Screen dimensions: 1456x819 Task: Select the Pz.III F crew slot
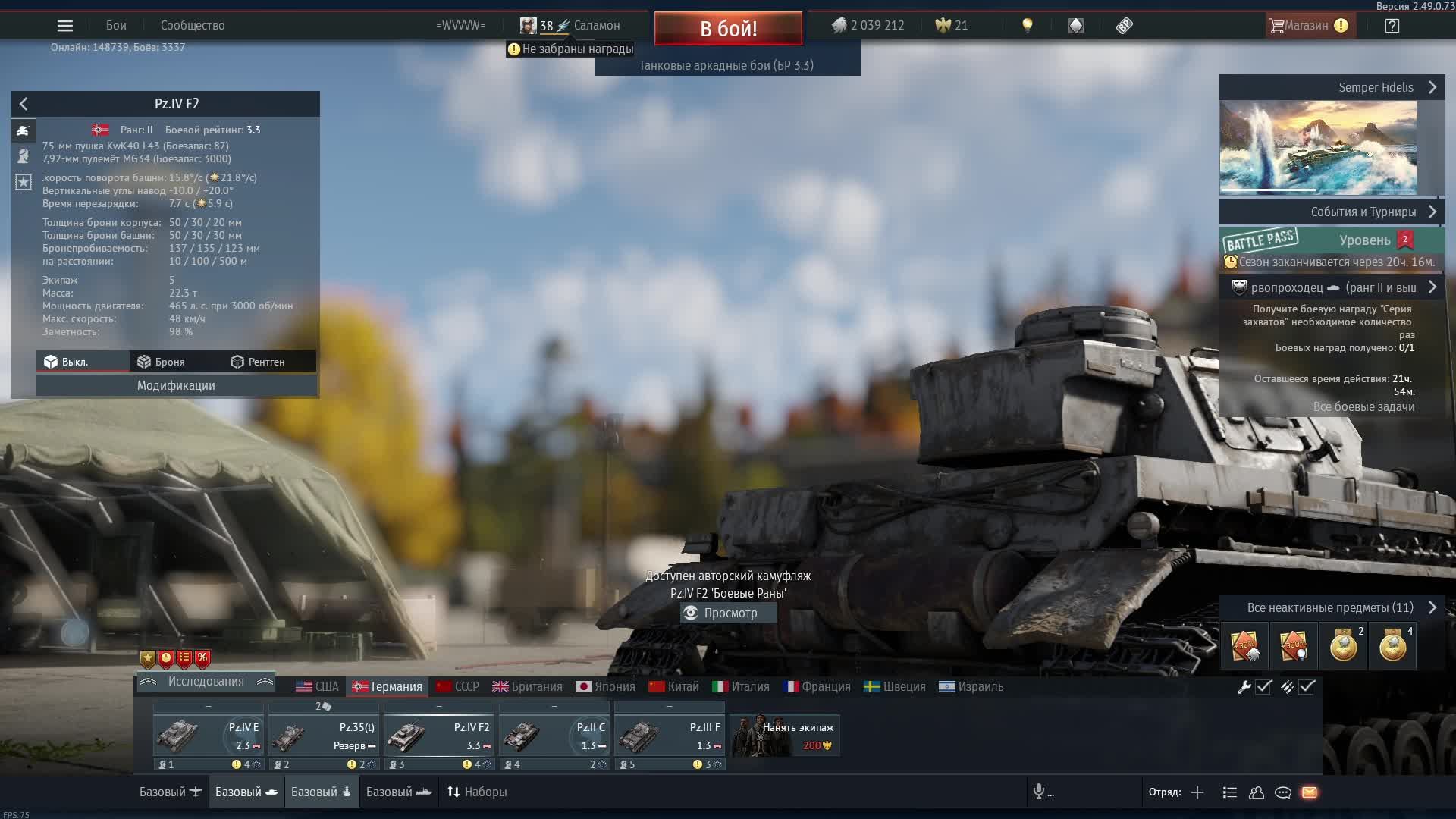pos(669,736)
